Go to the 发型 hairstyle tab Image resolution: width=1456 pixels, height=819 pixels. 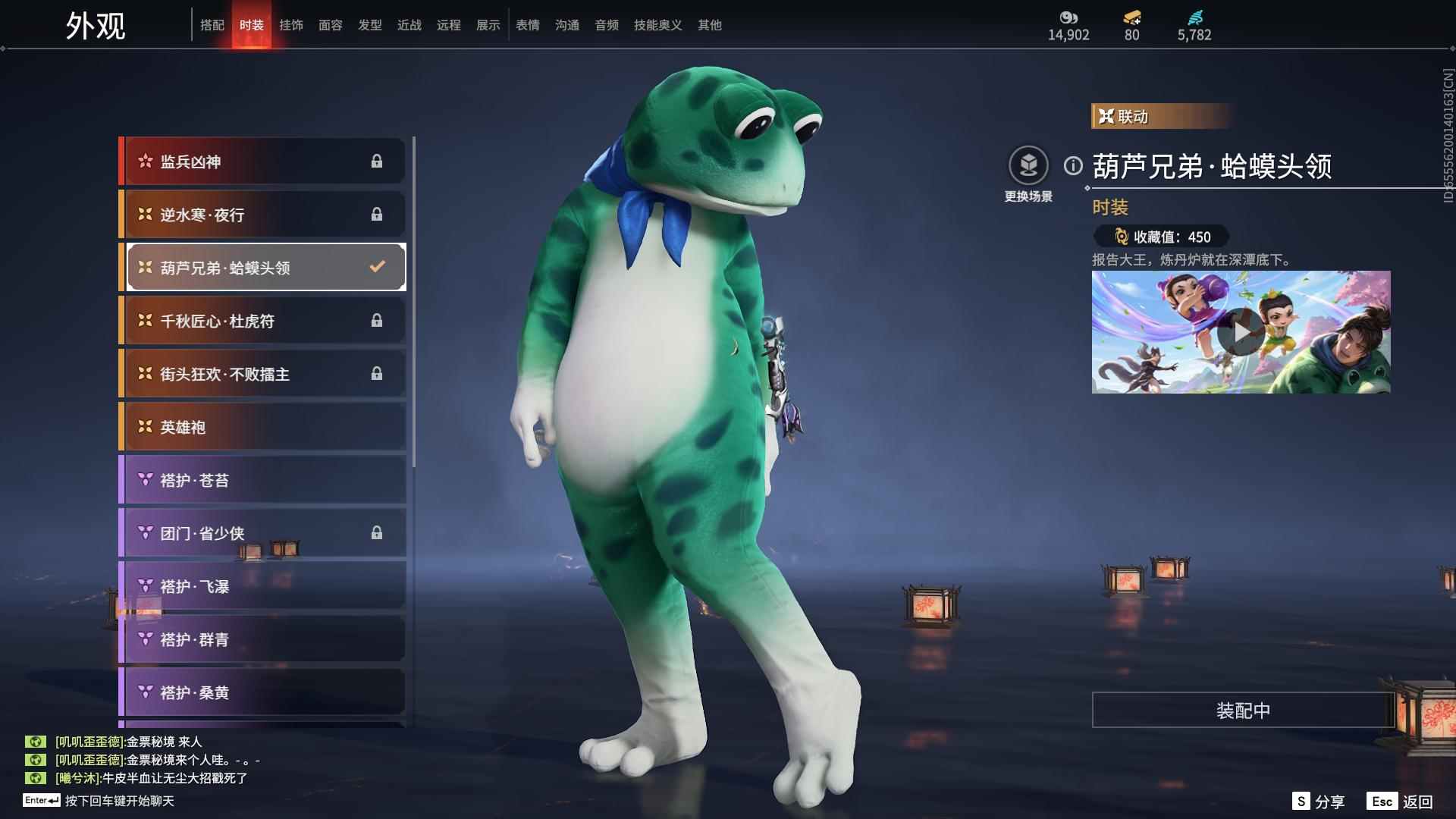370,25
